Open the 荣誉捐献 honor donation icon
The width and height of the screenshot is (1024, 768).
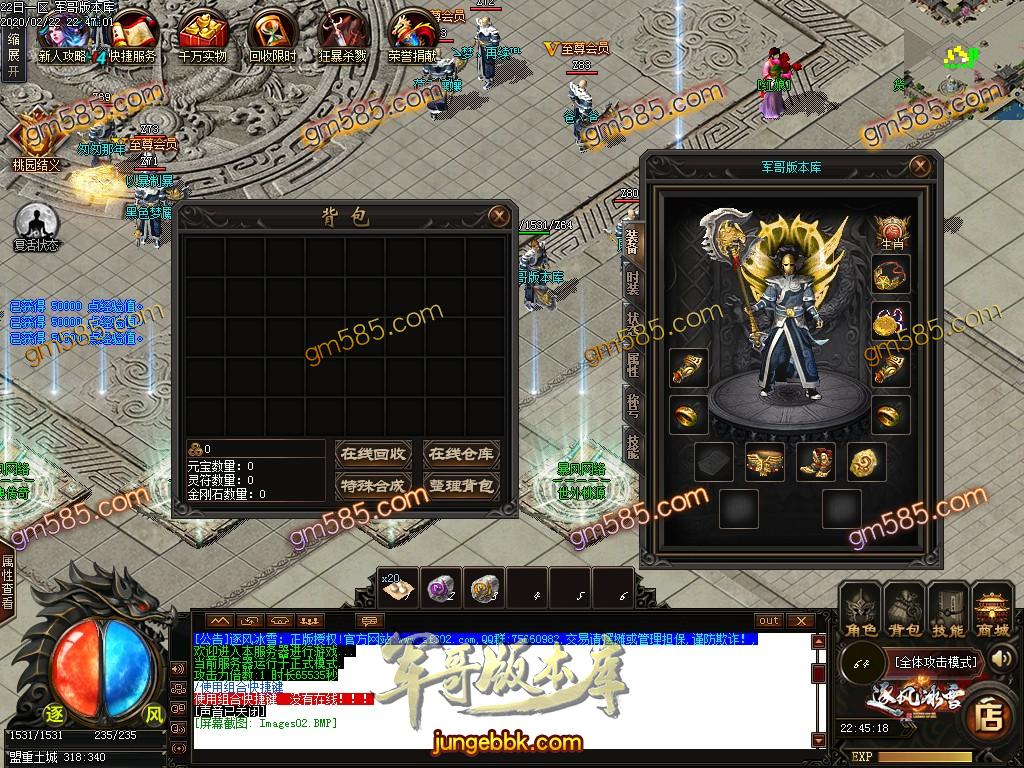coord(412,34)
